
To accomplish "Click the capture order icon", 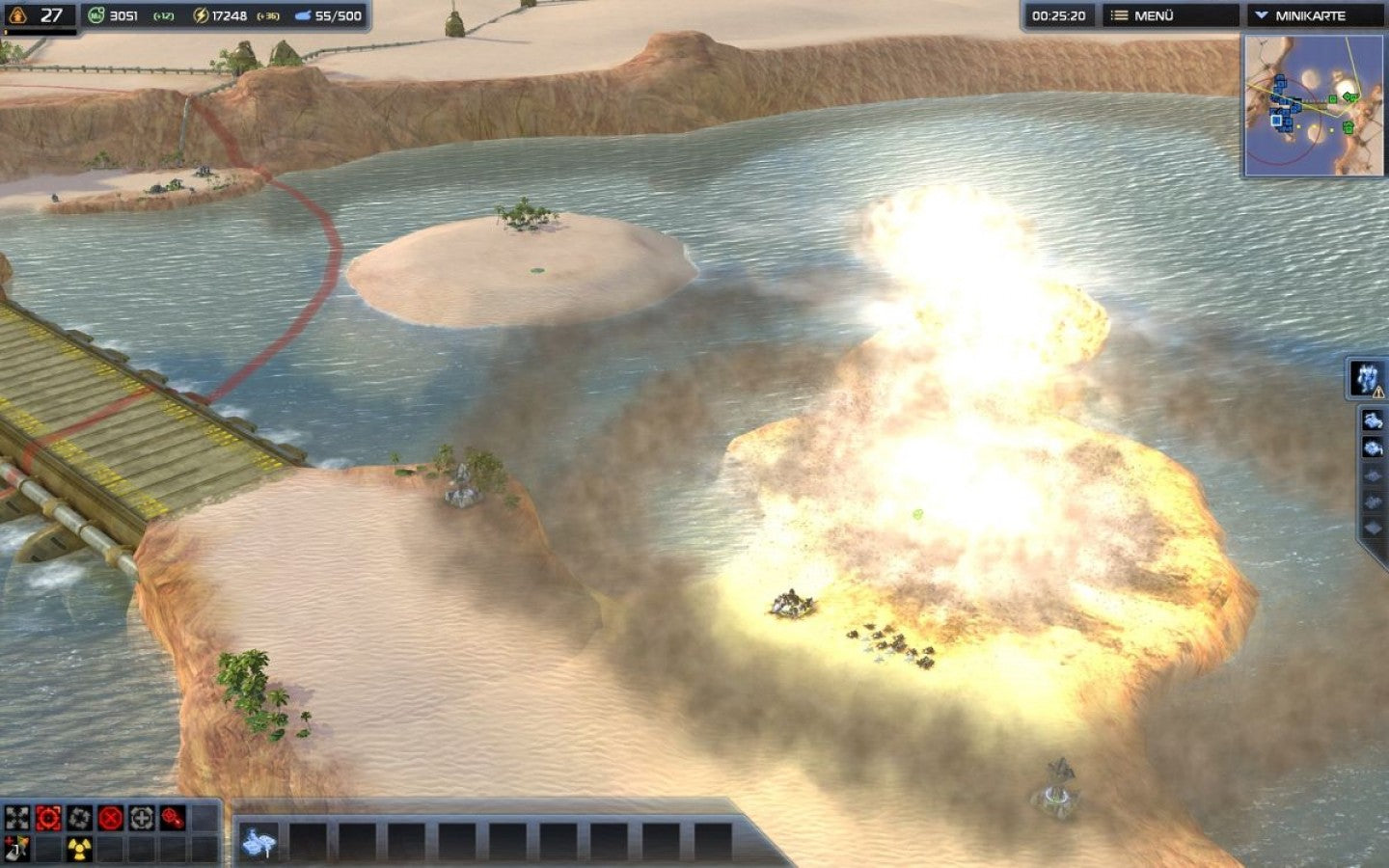I will click(x=140, y=818).
